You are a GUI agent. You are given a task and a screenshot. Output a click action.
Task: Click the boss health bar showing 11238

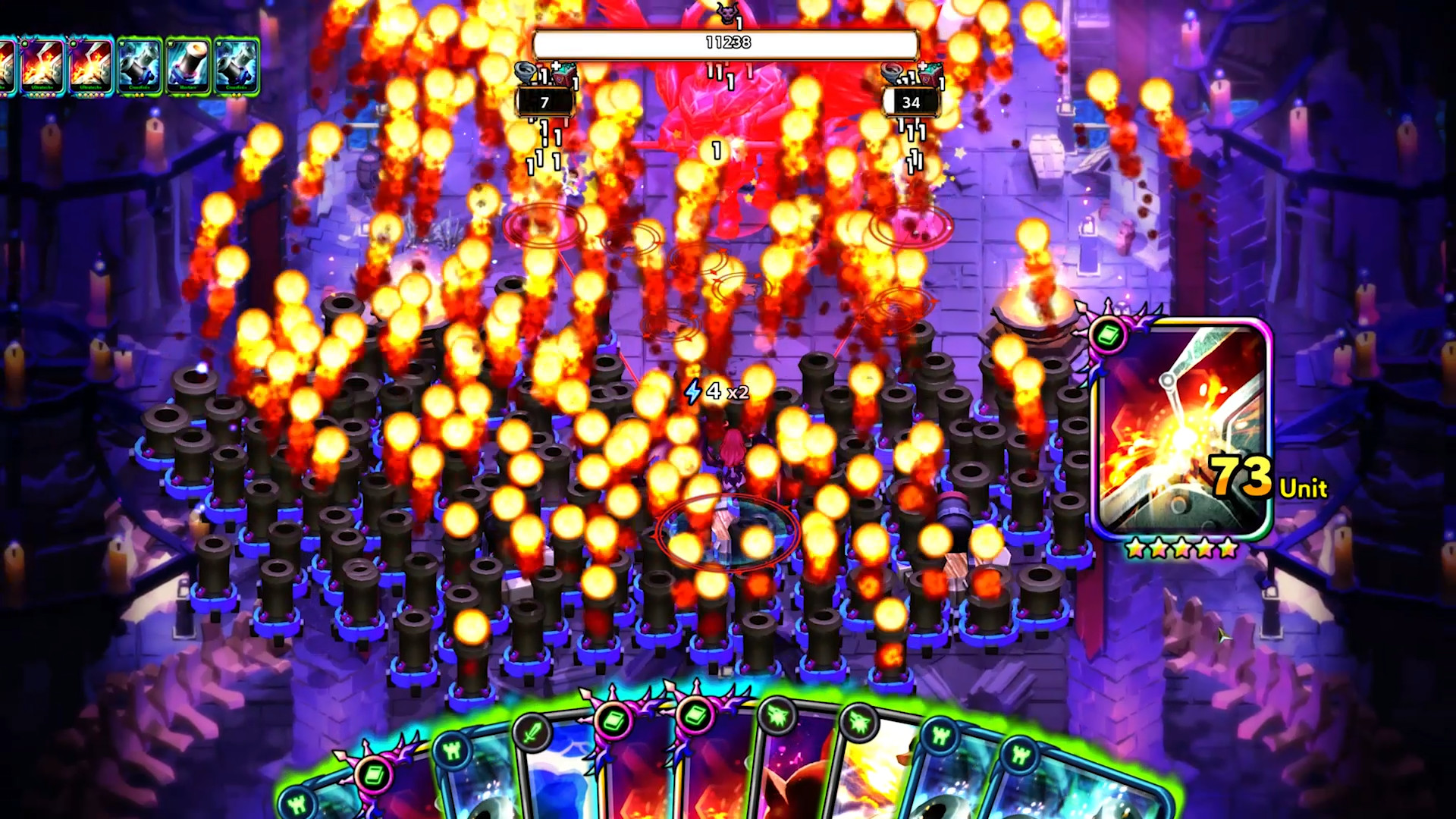point(726,44)
